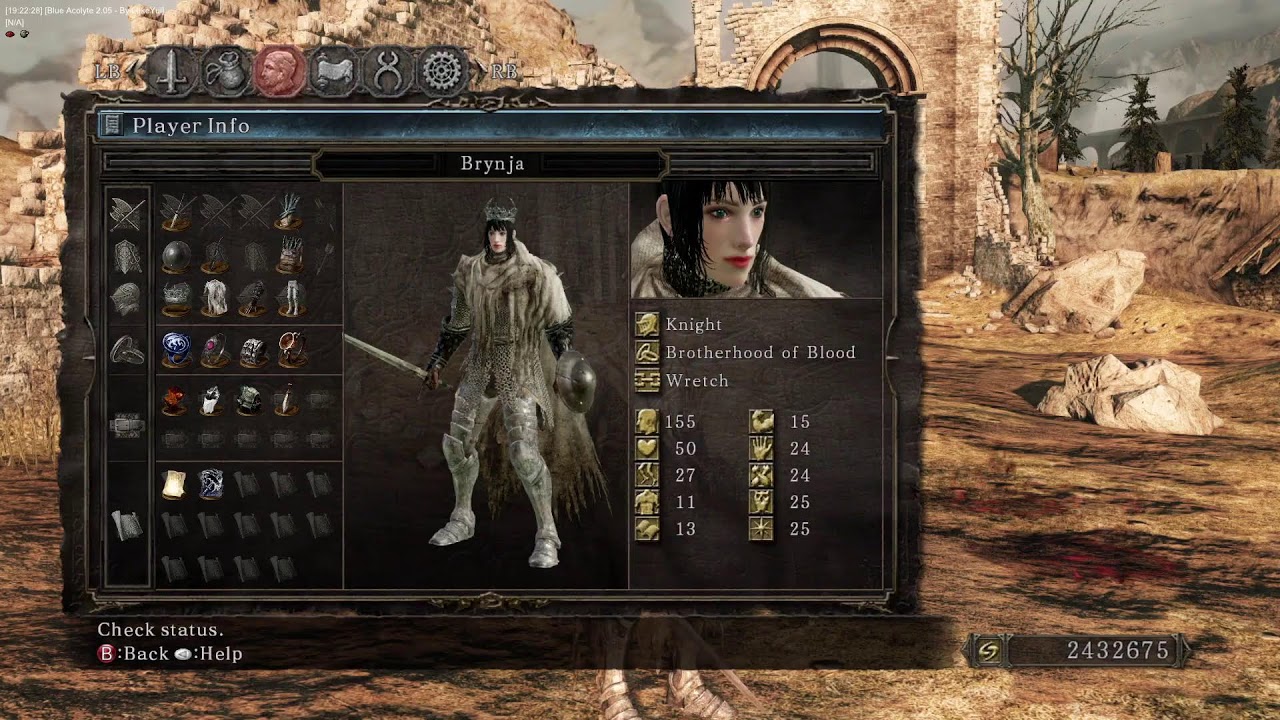Open the scroll messages tab
This screenshot has width=1280, height=720.
point(333,72)
